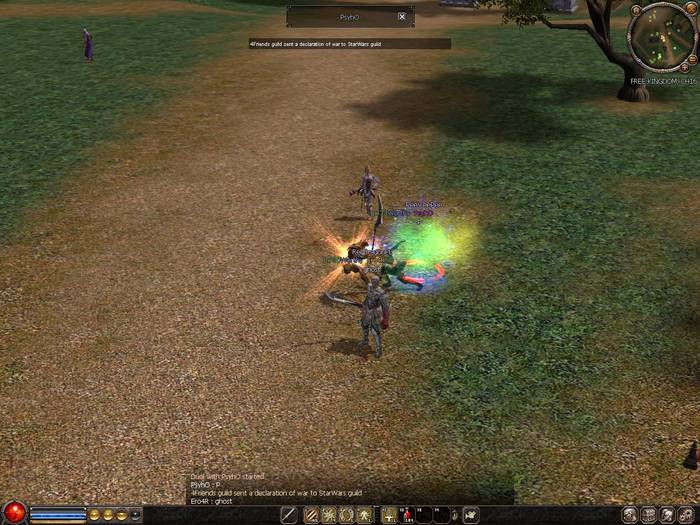This screenshot has height=525, width=700.
Task: Use the red potion in the quickslot
Action: click(x=407, y=515)
